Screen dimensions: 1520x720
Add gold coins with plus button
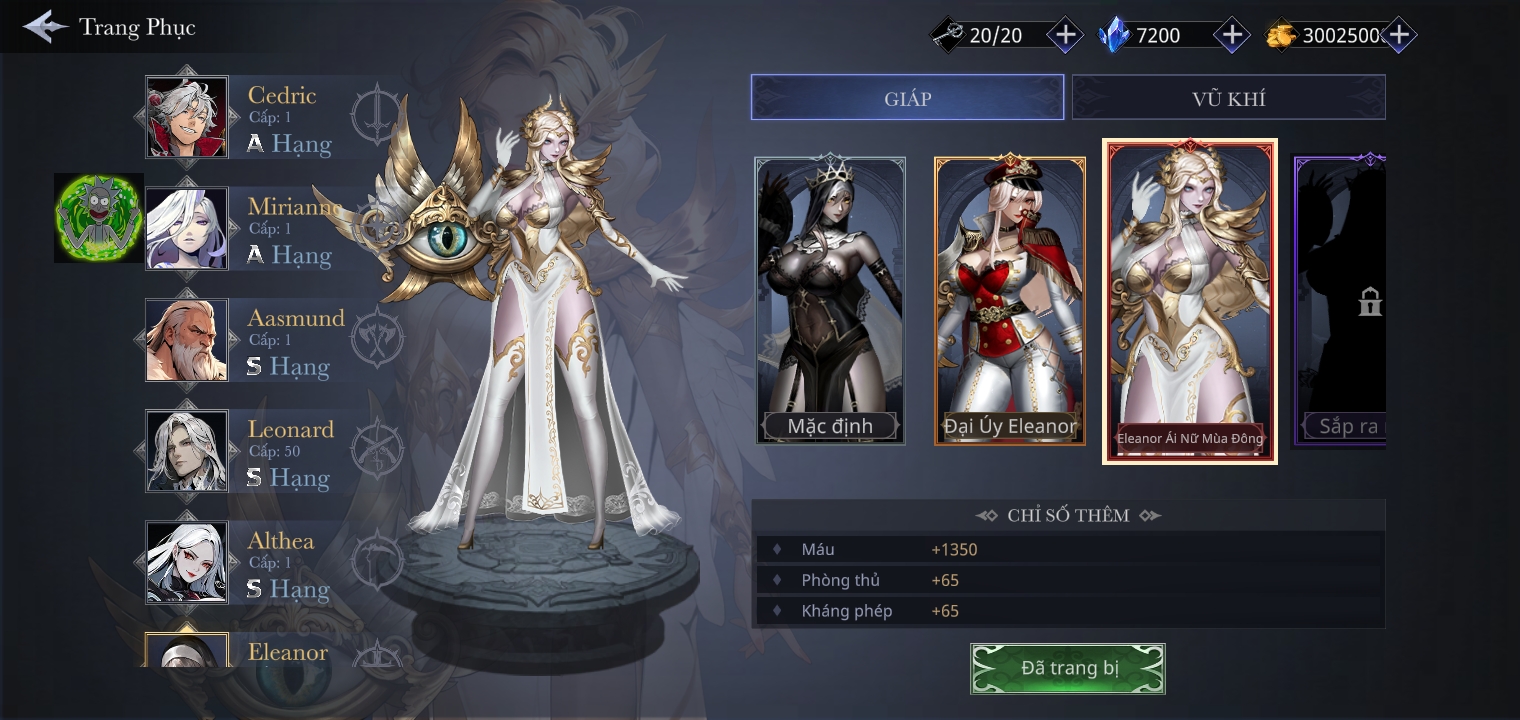pyautogui.click(x=1398, y=35)
